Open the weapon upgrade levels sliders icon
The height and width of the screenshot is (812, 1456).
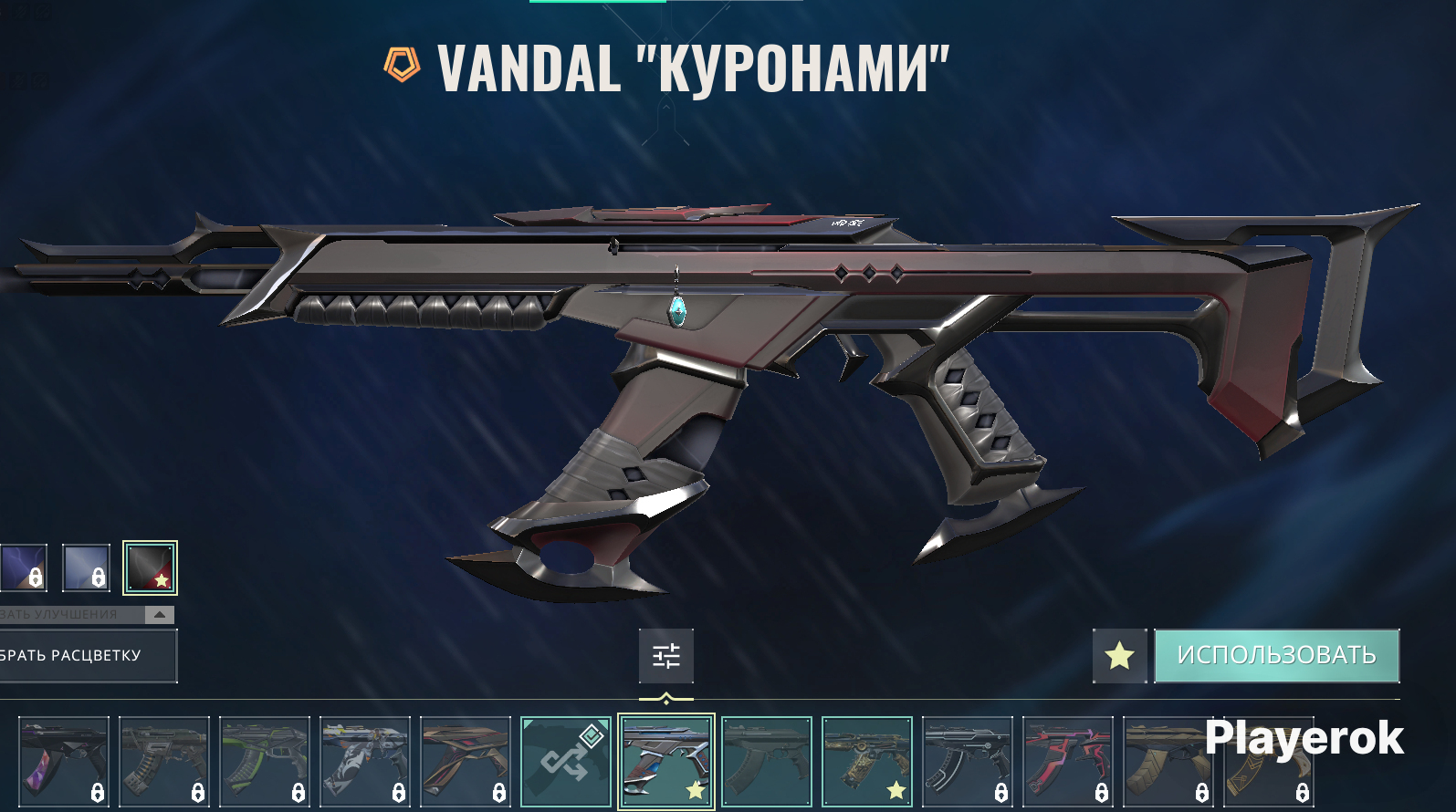pos(665,656)
